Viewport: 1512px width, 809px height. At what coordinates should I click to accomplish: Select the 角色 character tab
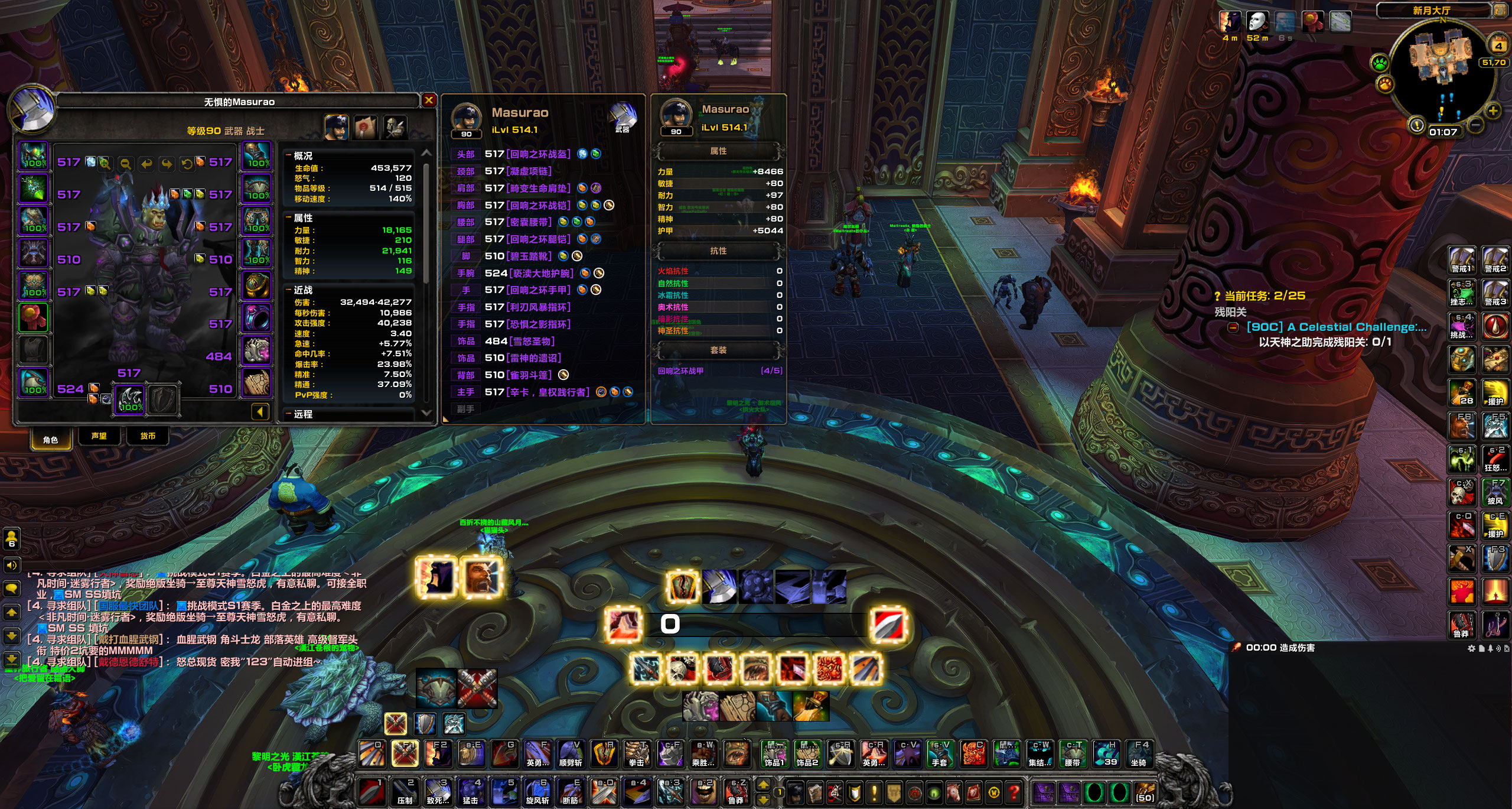point(51,439)
